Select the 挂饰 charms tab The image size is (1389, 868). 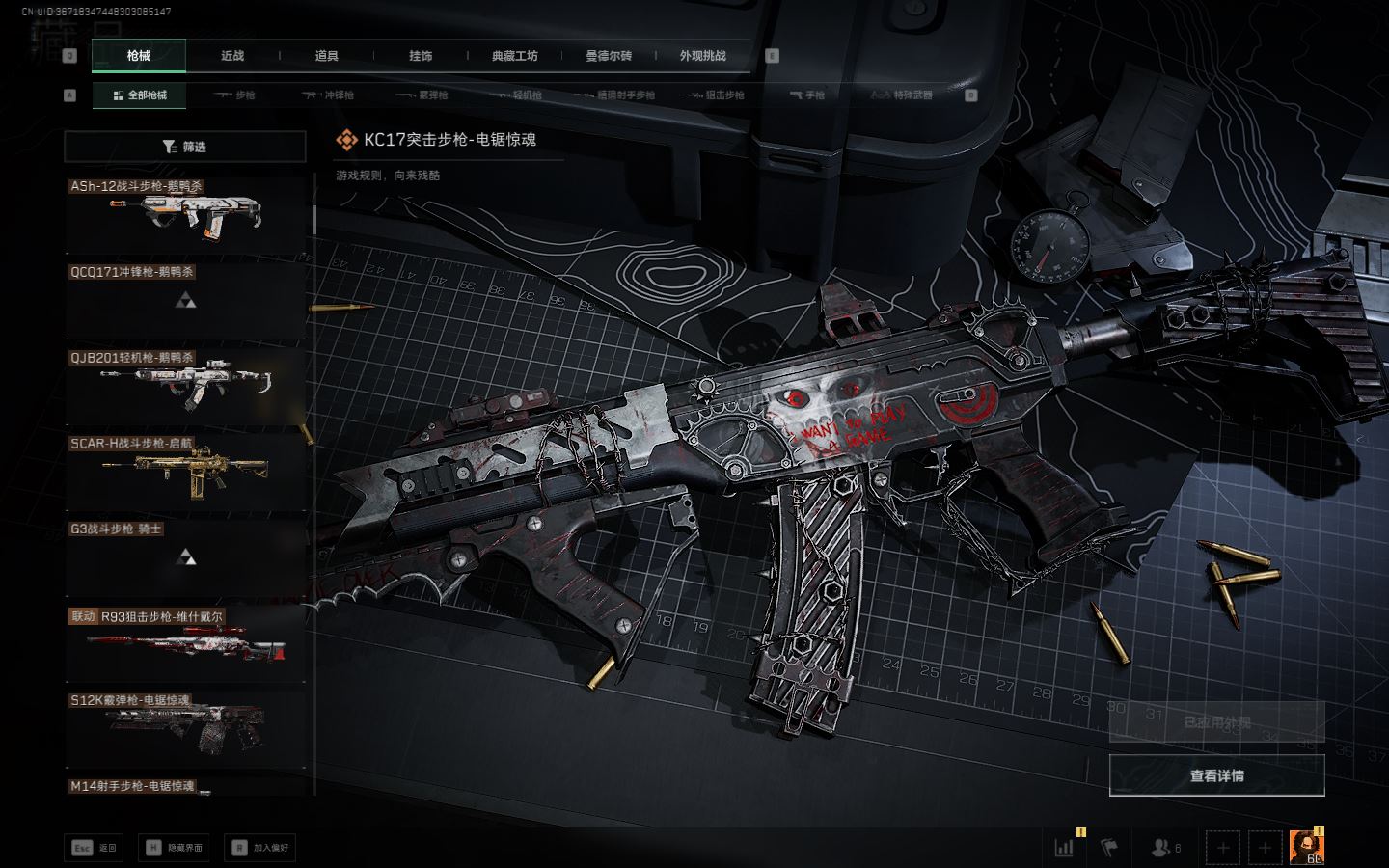[421, 56]
